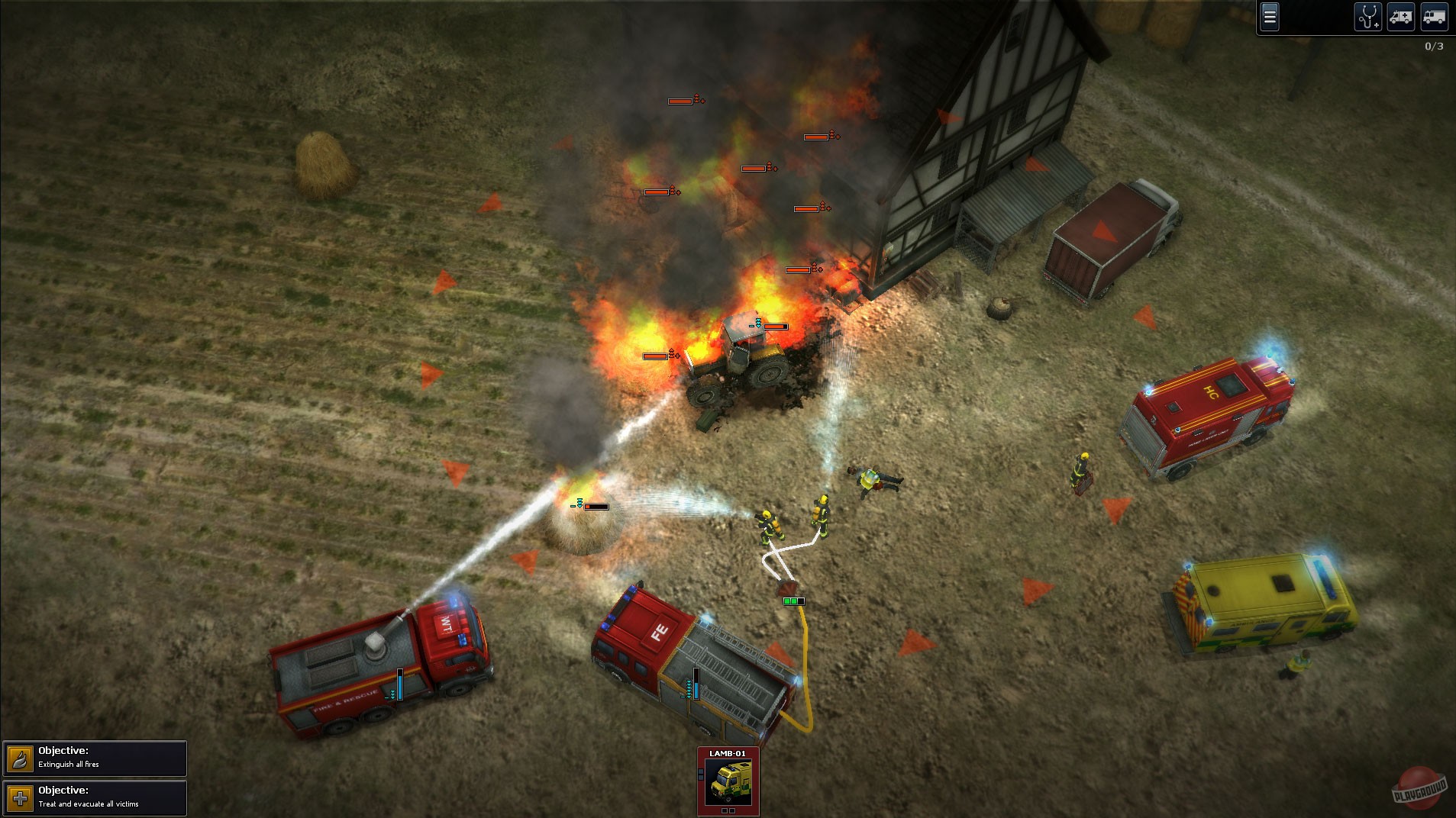Click the Treat and evacuate all victims text

pyautogui.click(x=89, y=804)
